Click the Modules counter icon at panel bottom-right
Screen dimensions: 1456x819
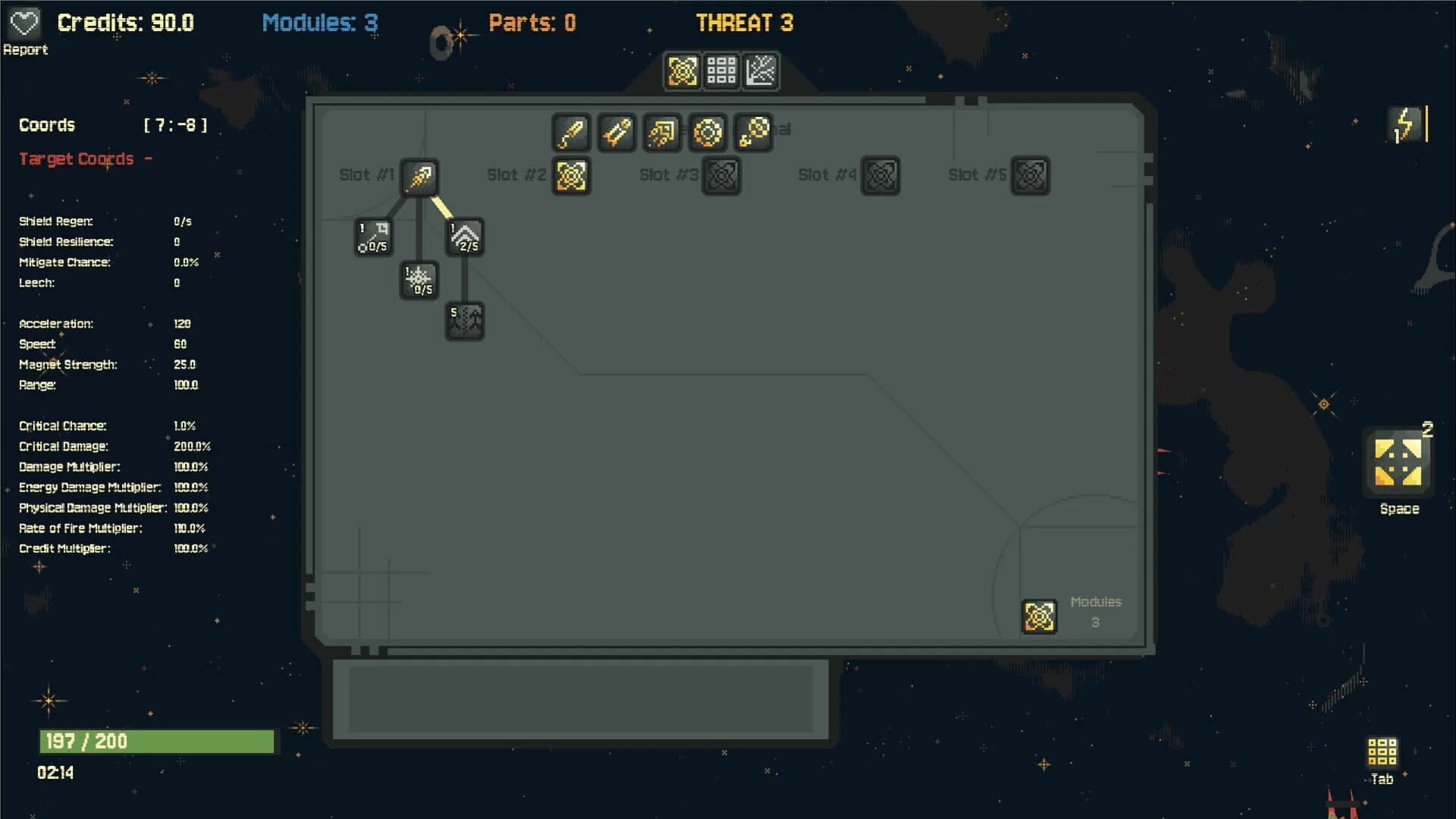(1040, 616)
